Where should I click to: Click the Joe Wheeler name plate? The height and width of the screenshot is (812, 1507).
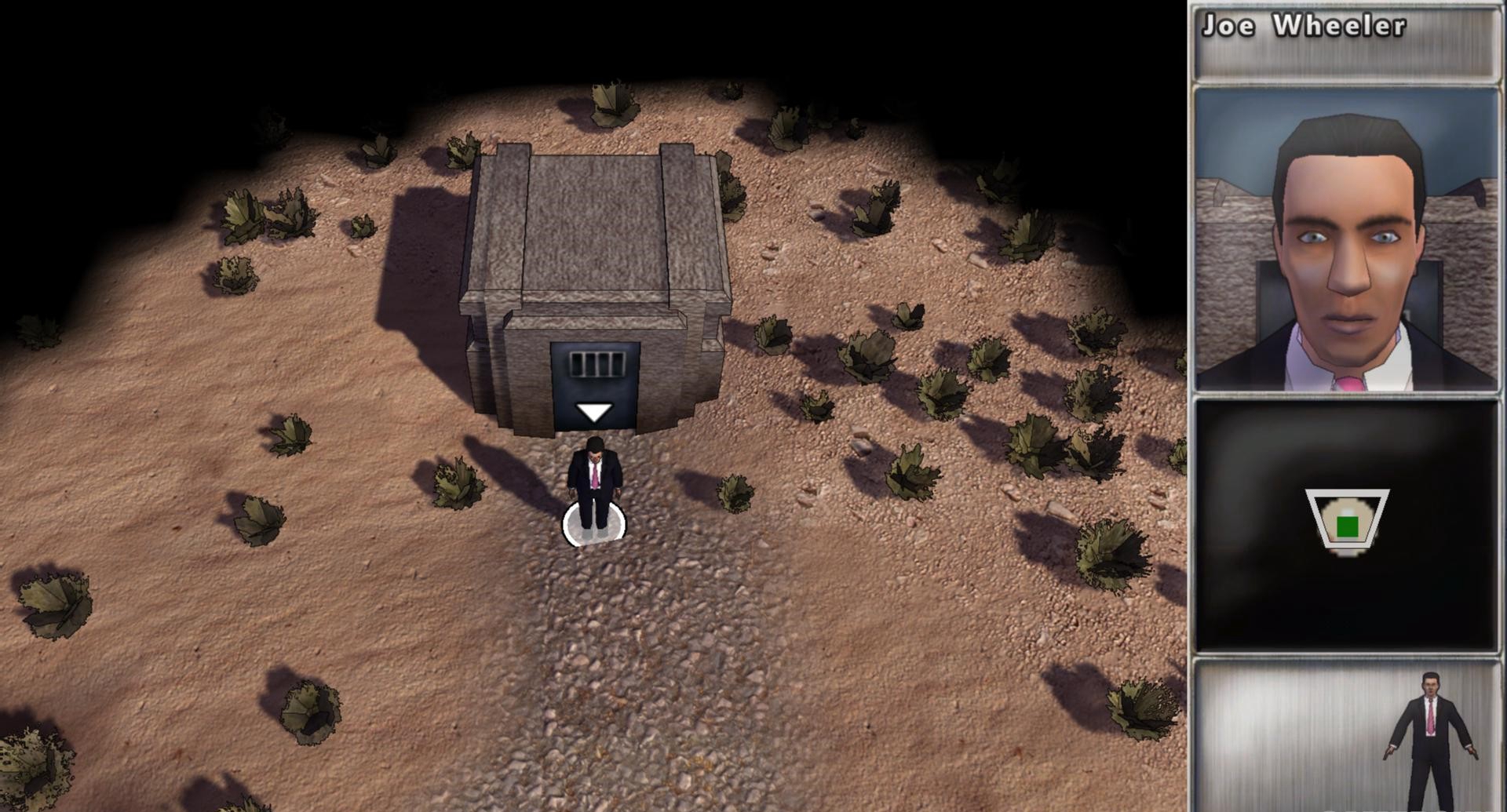click(x=1346, y=42)
